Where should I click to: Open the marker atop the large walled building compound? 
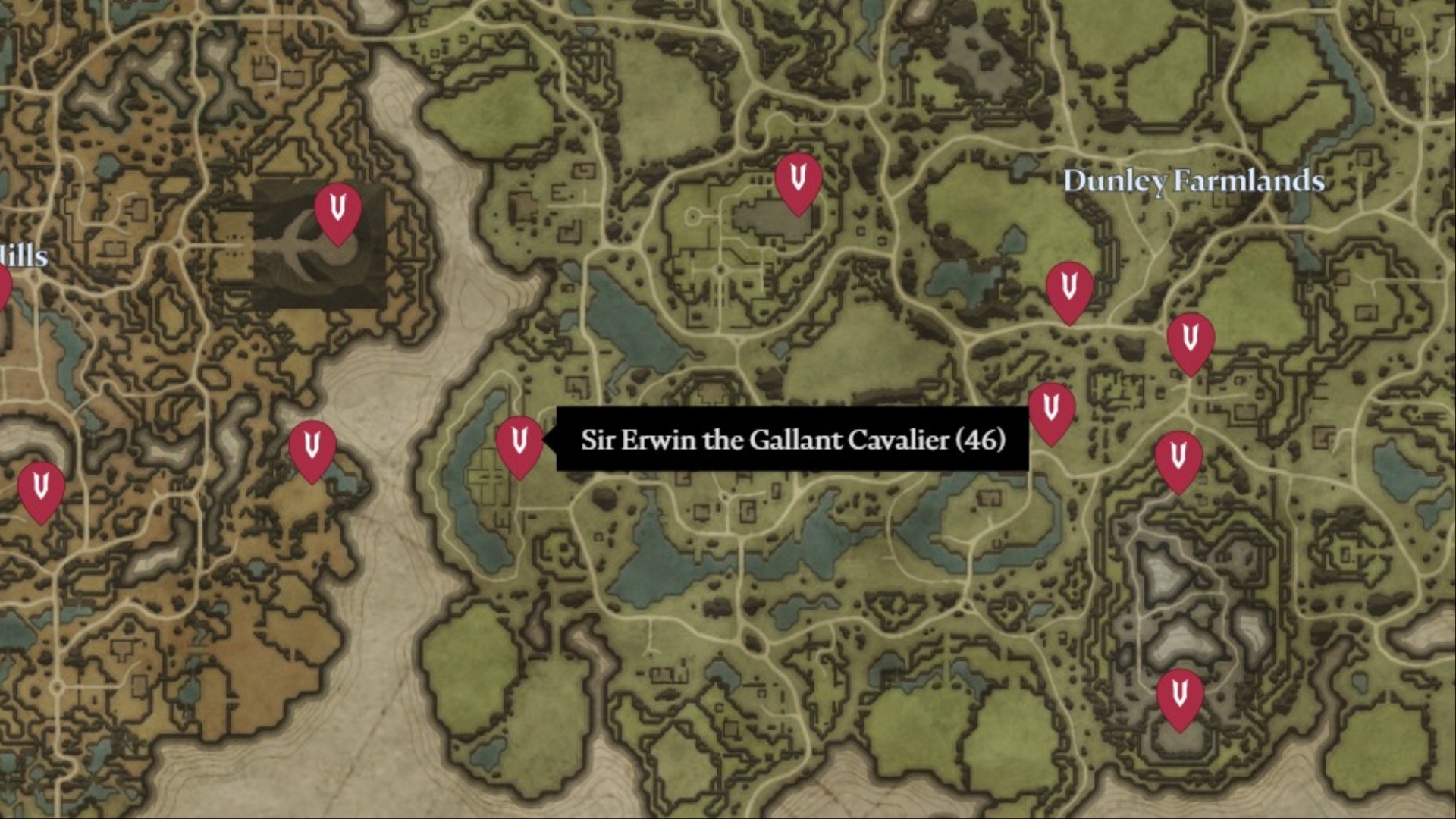click(x=798, y=181)
